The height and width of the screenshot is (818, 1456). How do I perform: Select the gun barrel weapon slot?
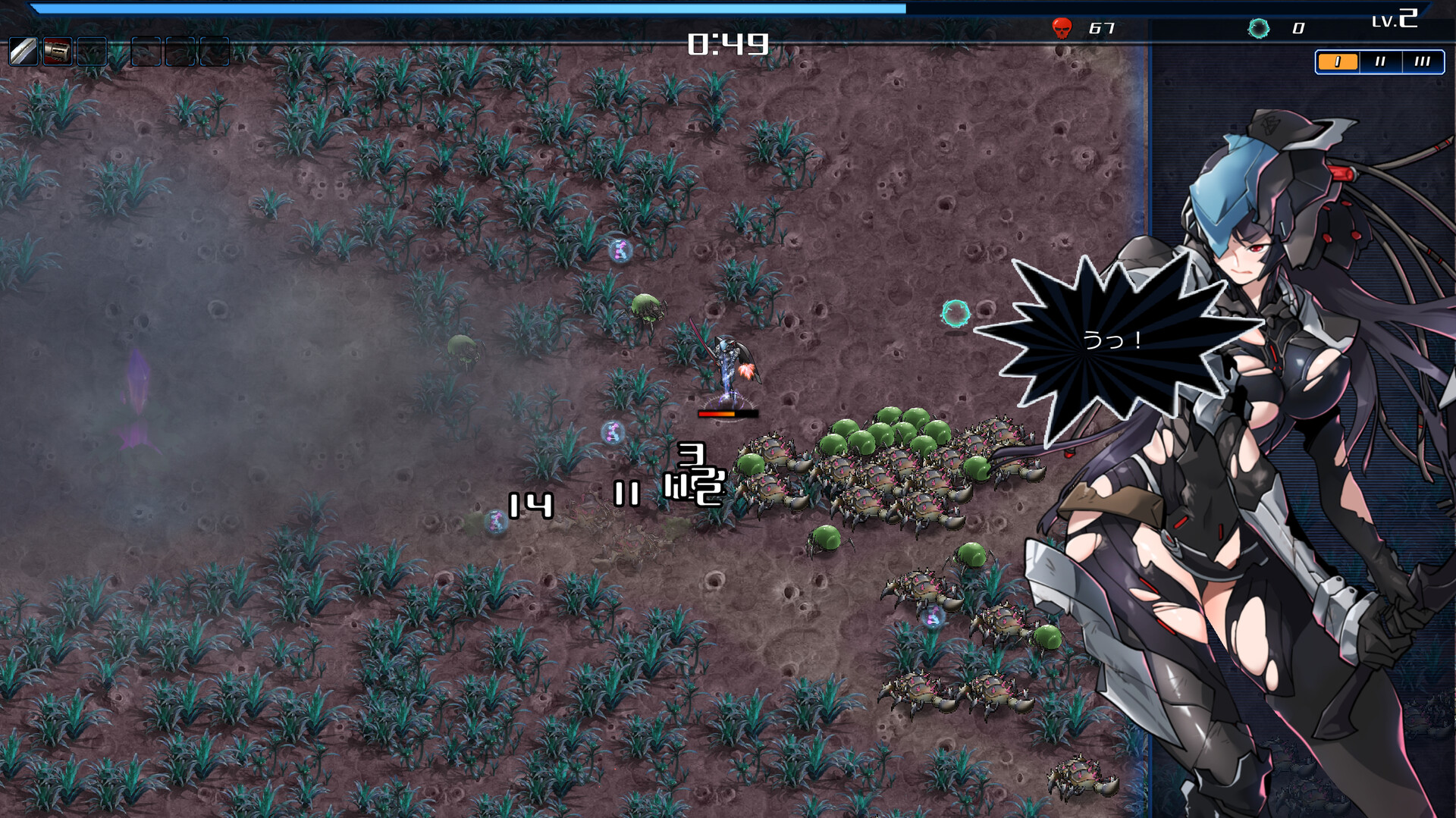tap(58, 52)
